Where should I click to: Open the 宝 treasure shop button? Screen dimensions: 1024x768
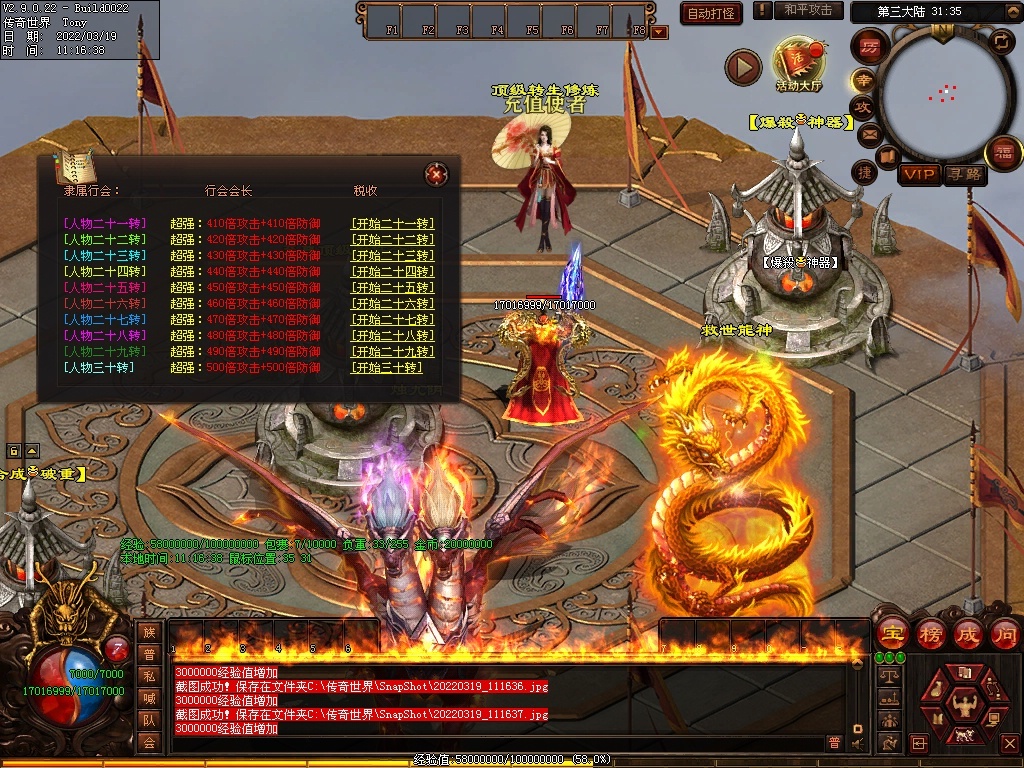[891, 633]
